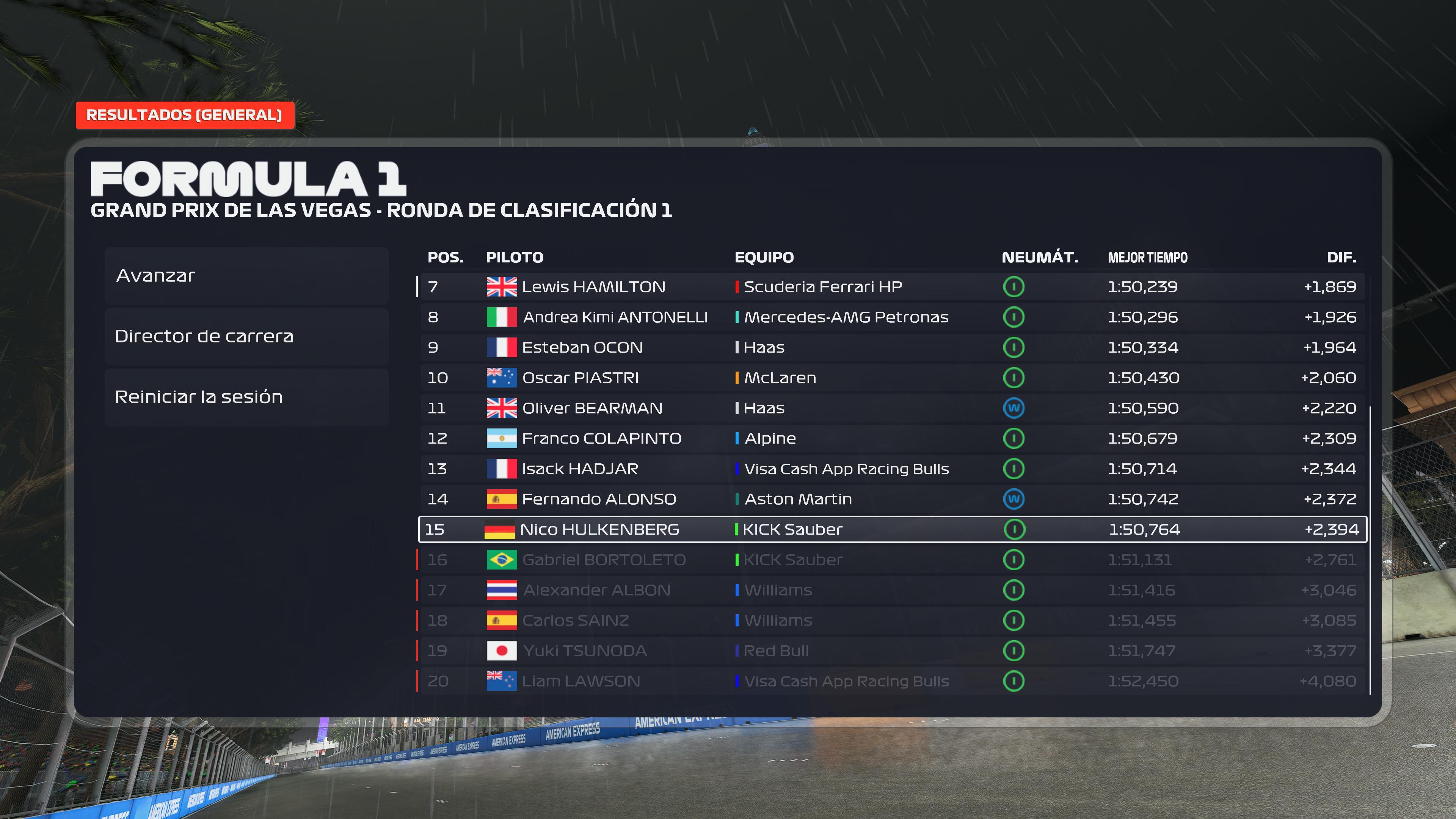The height and width of the screenshot is (819, 1456).
Task: Click Yuki Tsunoda's row
Action: click(x=892, y=651)
